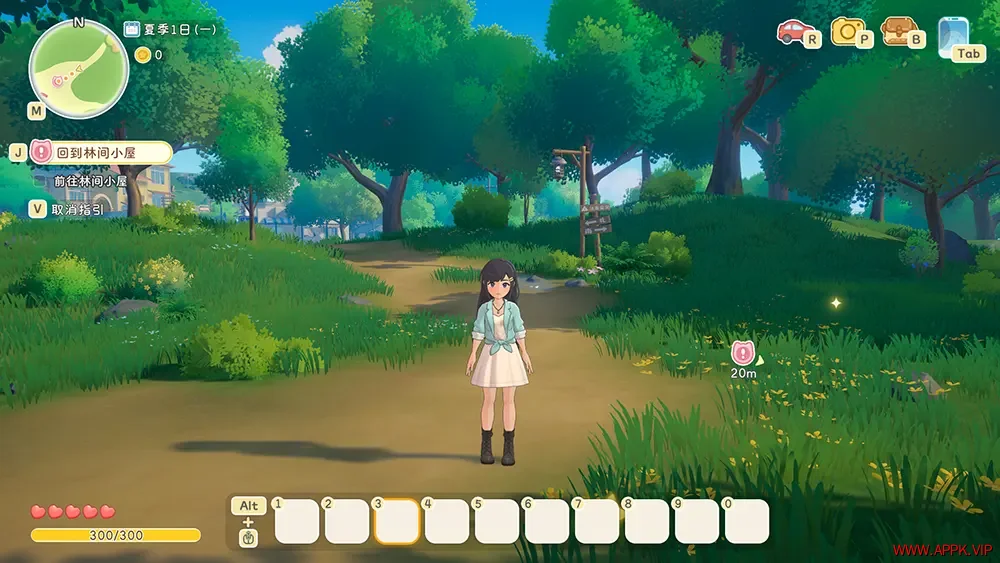
Task: Select the highlighted hotbar slot 3
Action: click(x=396, y=522)
